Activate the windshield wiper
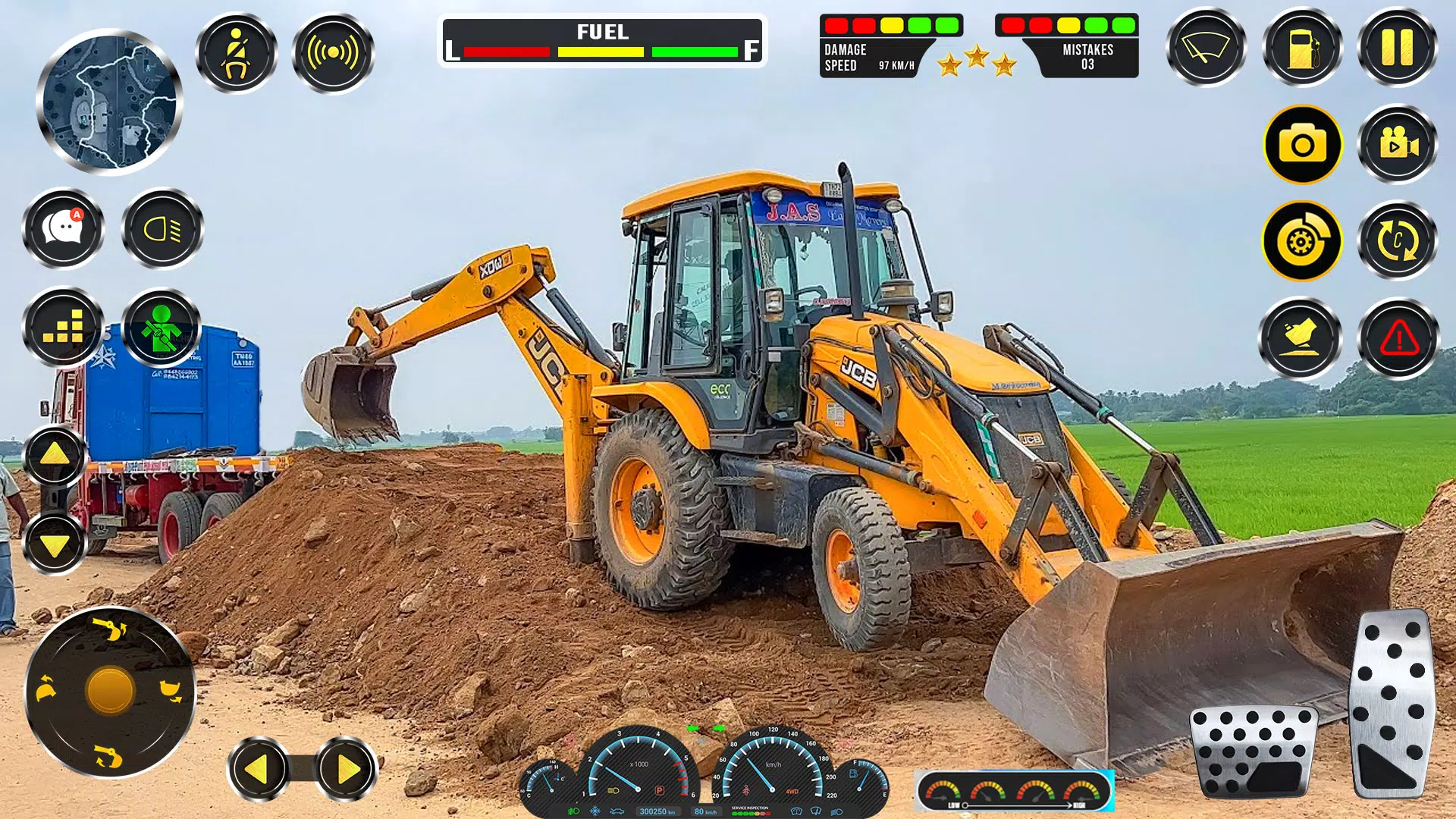 [x=1205, y=47]
